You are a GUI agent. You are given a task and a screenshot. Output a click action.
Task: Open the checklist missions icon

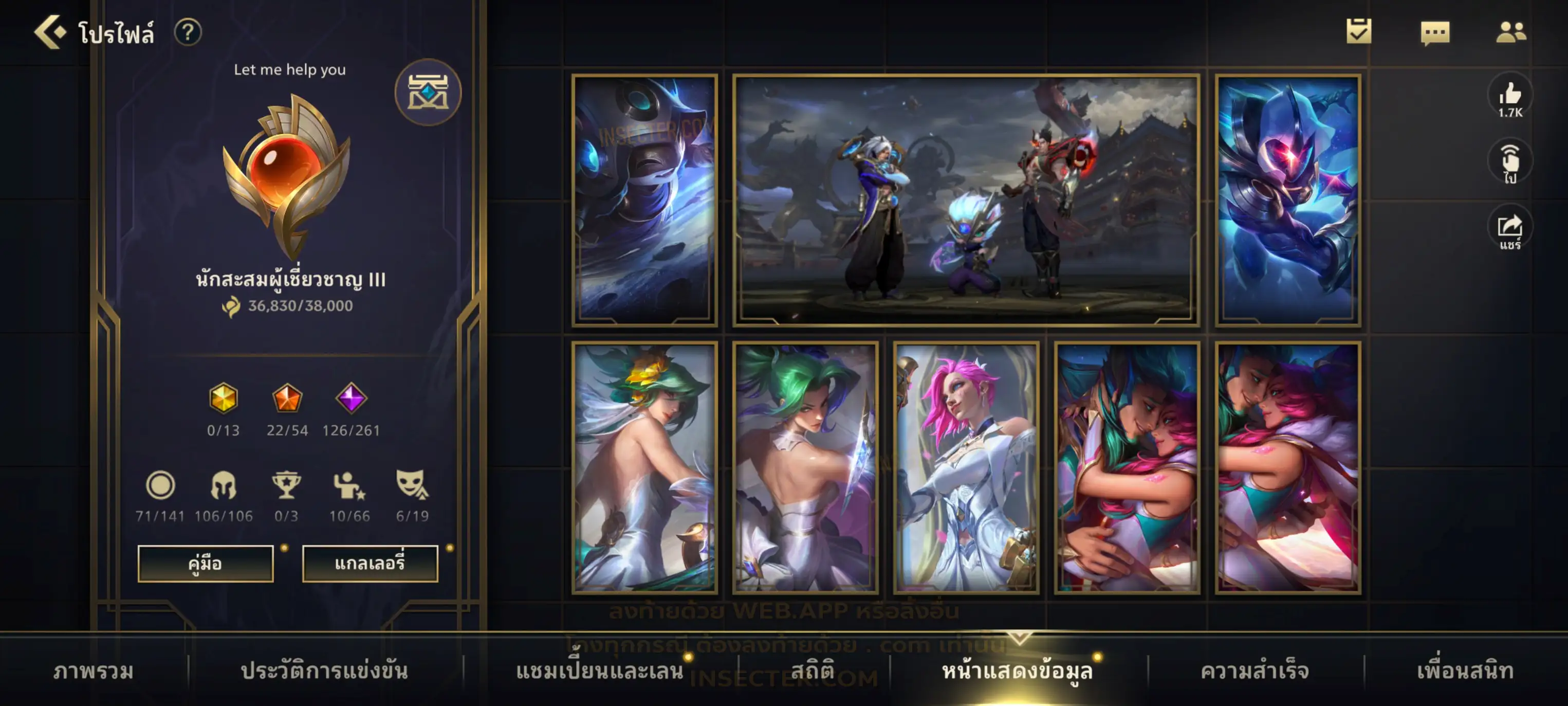pos(1358,32)
